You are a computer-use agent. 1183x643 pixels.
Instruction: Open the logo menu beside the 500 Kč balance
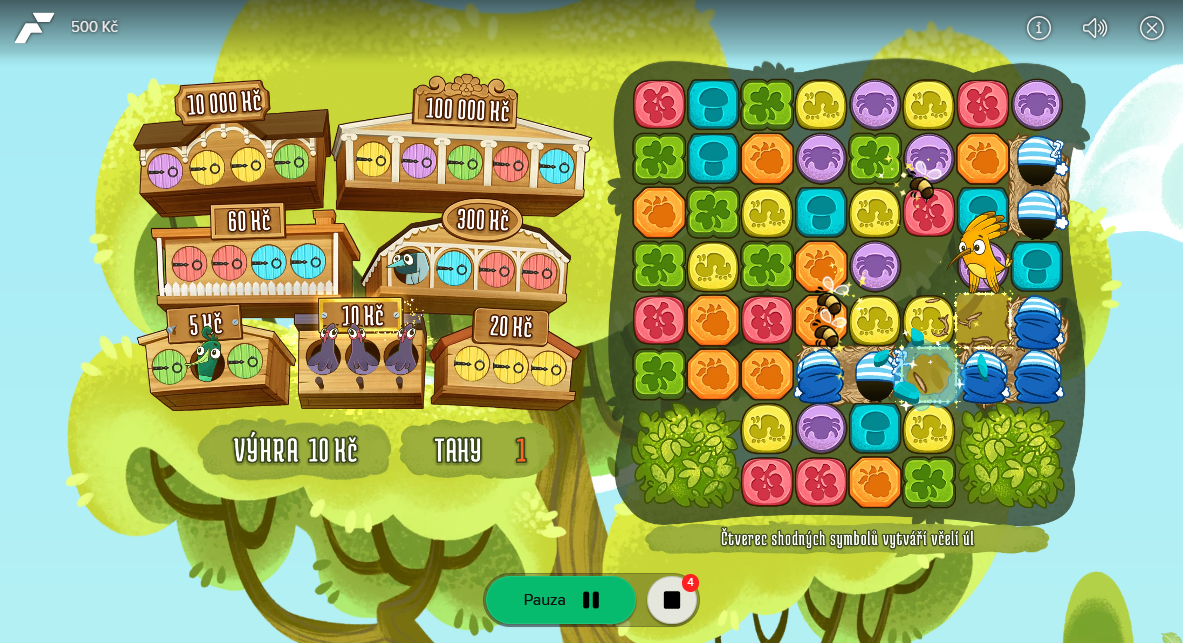click(x=34, y=27)
